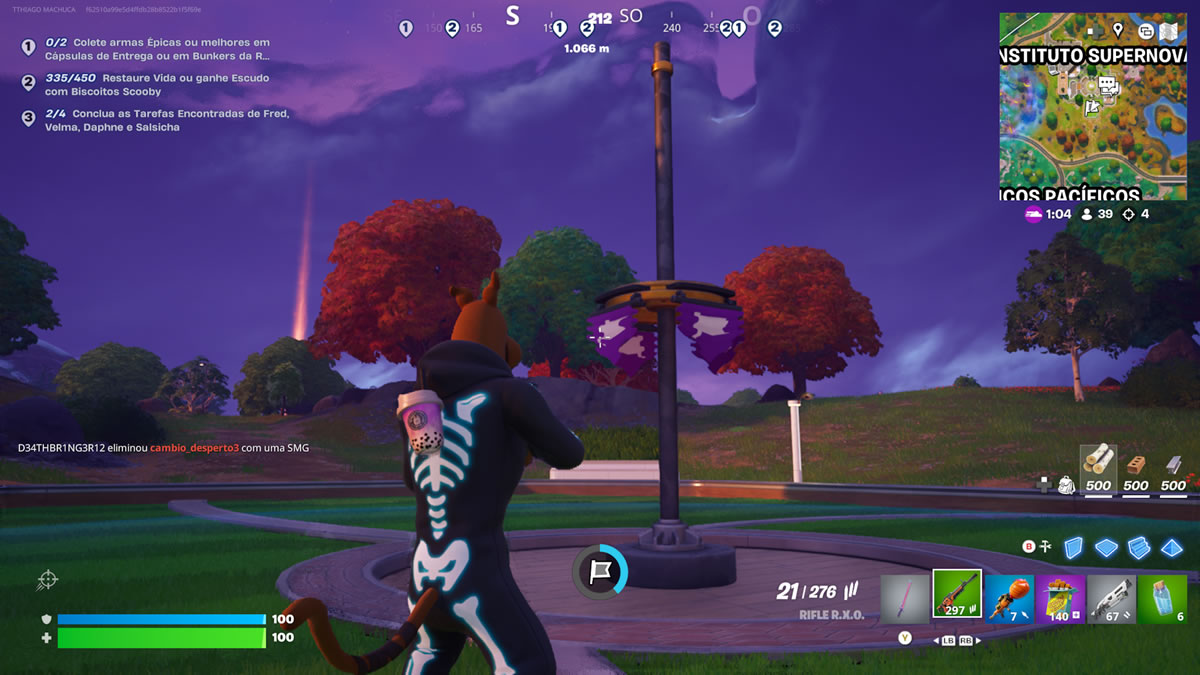This screenshot has width=1200, height=675.
Task: Select the metal building material
Action: (x=1173, y=468)
